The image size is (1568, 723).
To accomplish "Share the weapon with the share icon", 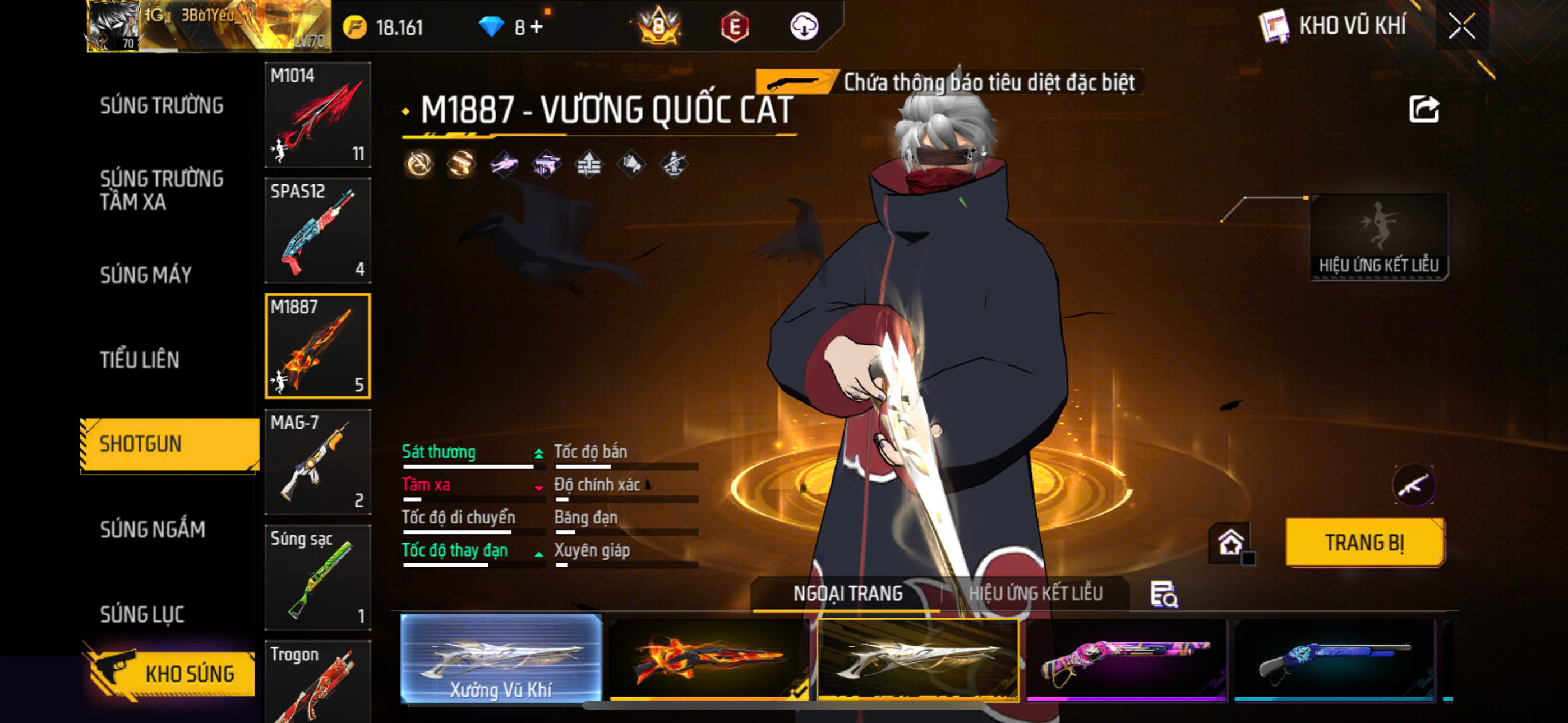I will (1424, 109).
